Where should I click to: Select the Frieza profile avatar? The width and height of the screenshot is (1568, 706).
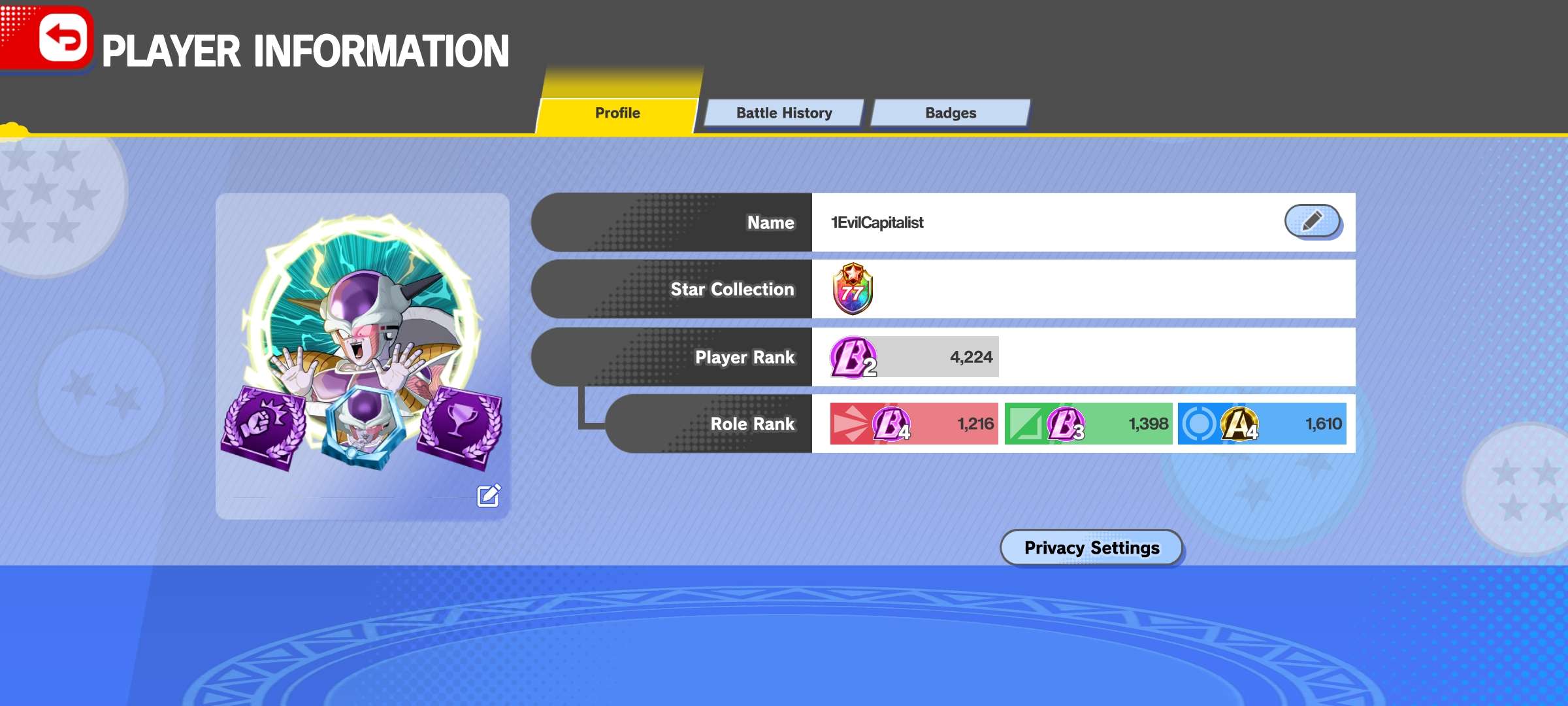[363, 314]
